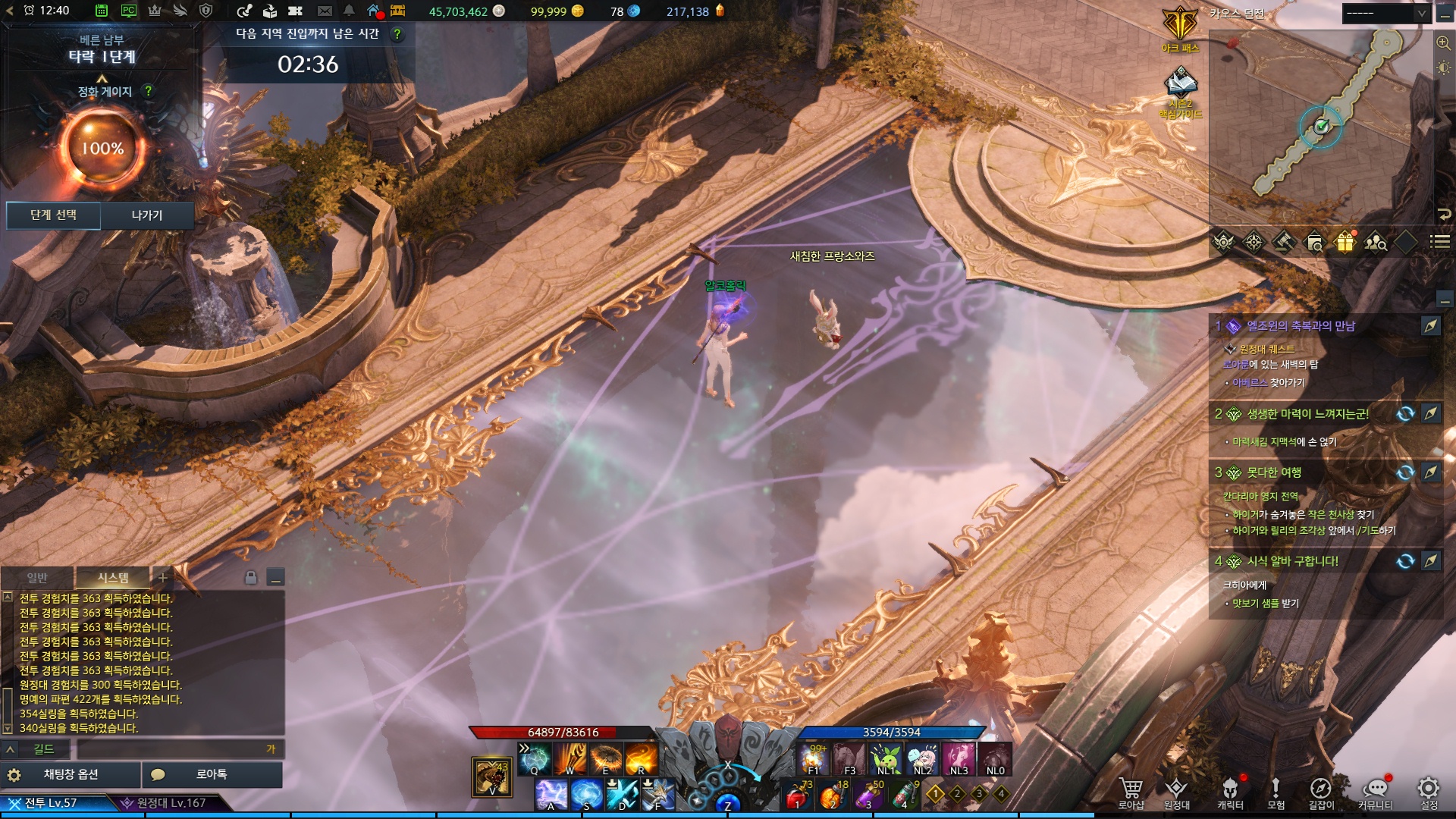Open the 캐릭터 menu
Screen dimensions: 1456x819
coord(1230,792)
